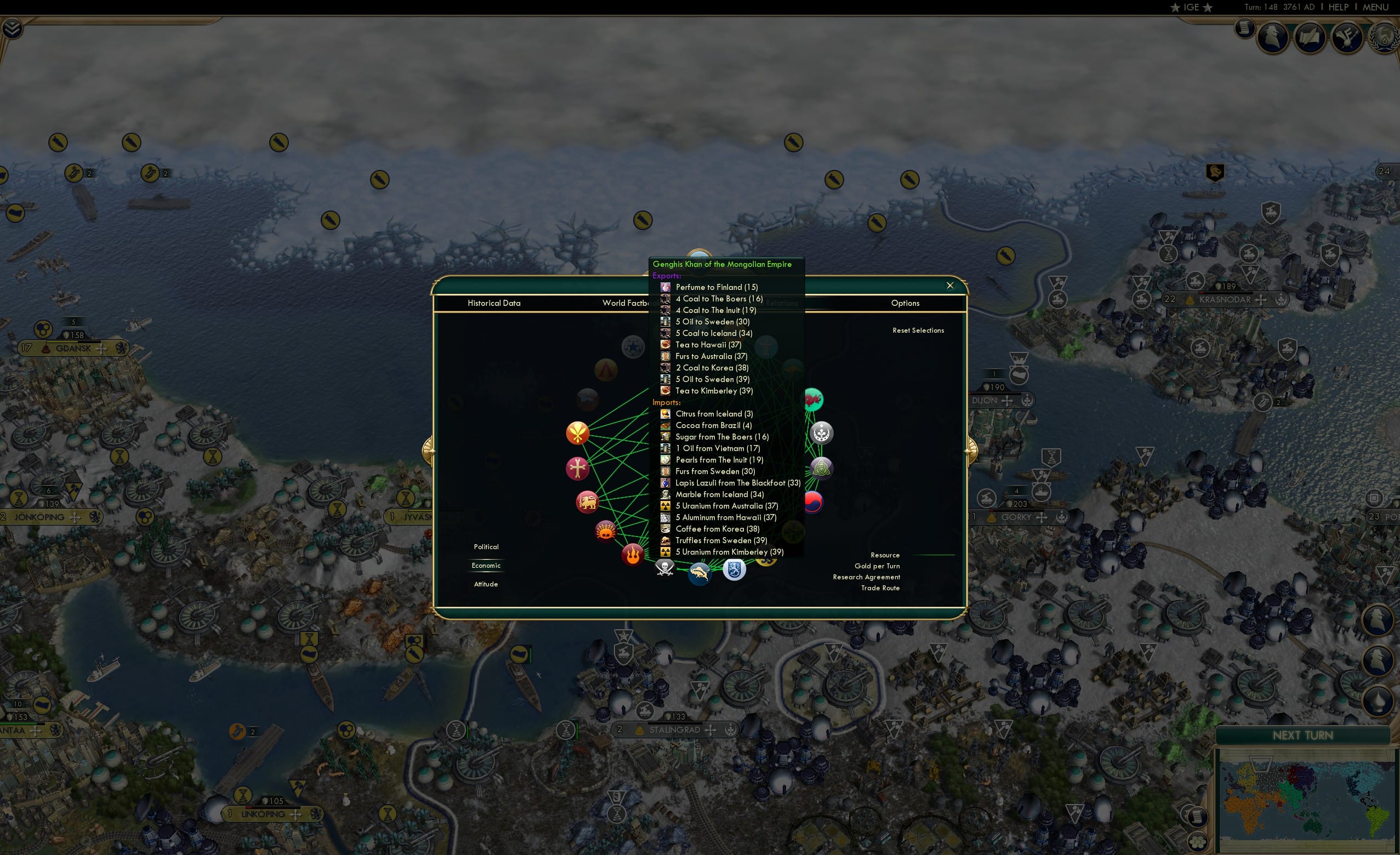Click Reset Selections
Image resolution: width=1400 pixels, height=855 pixels.
point(918,330)
